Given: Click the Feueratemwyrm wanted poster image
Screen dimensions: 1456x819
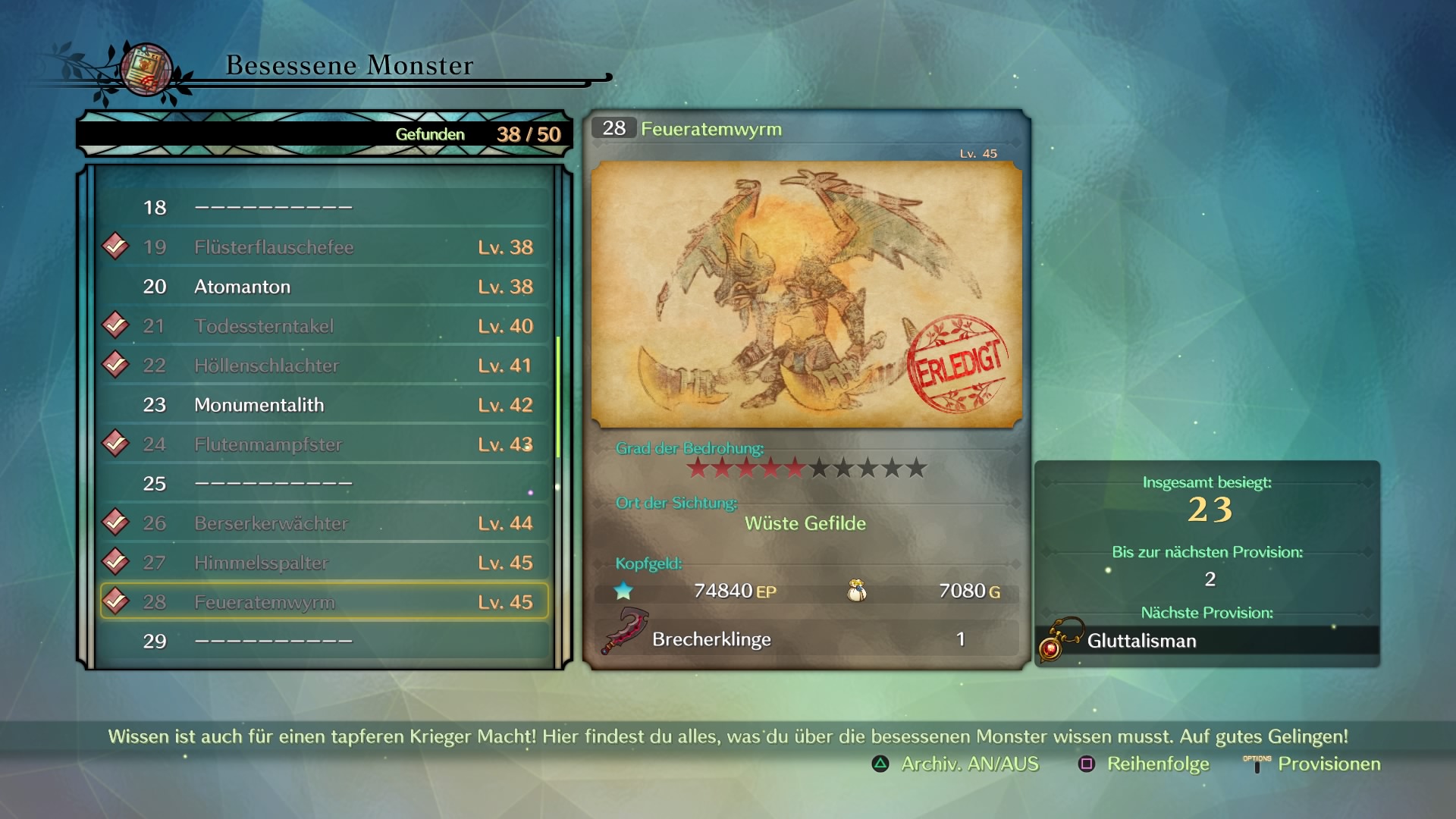Looking at the screenshot, I should [x=806, y=294].
